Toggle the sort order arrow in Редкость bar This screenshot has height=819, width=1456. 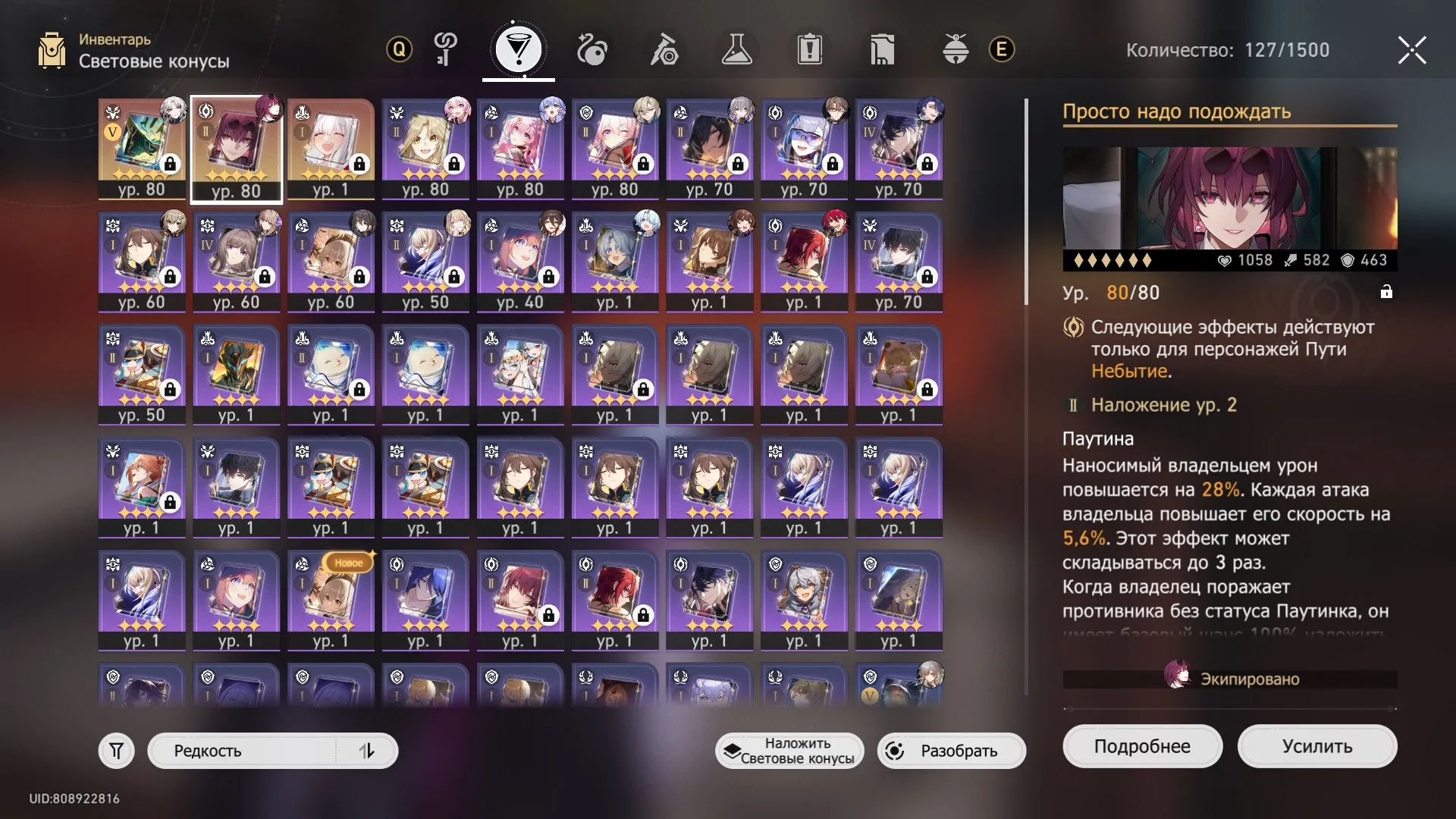369,751
